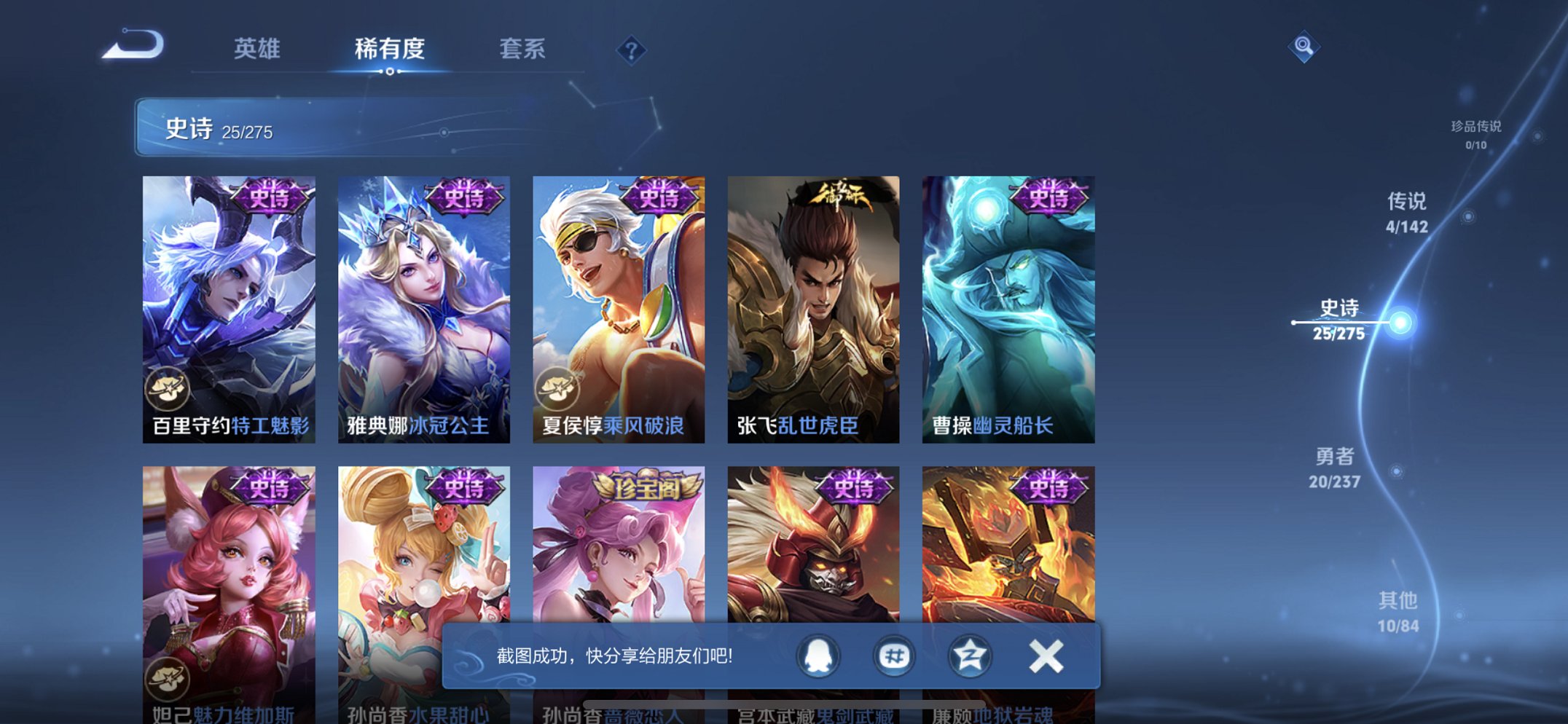Share via the Qzone star icon
The image size is (1568, 724).
point(968,655)
